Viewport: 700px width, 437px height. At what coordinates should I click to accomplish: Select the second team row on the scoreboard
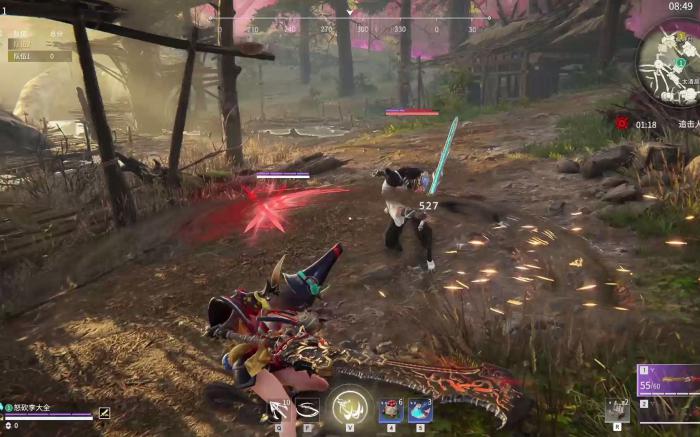(x=38, y=56)
